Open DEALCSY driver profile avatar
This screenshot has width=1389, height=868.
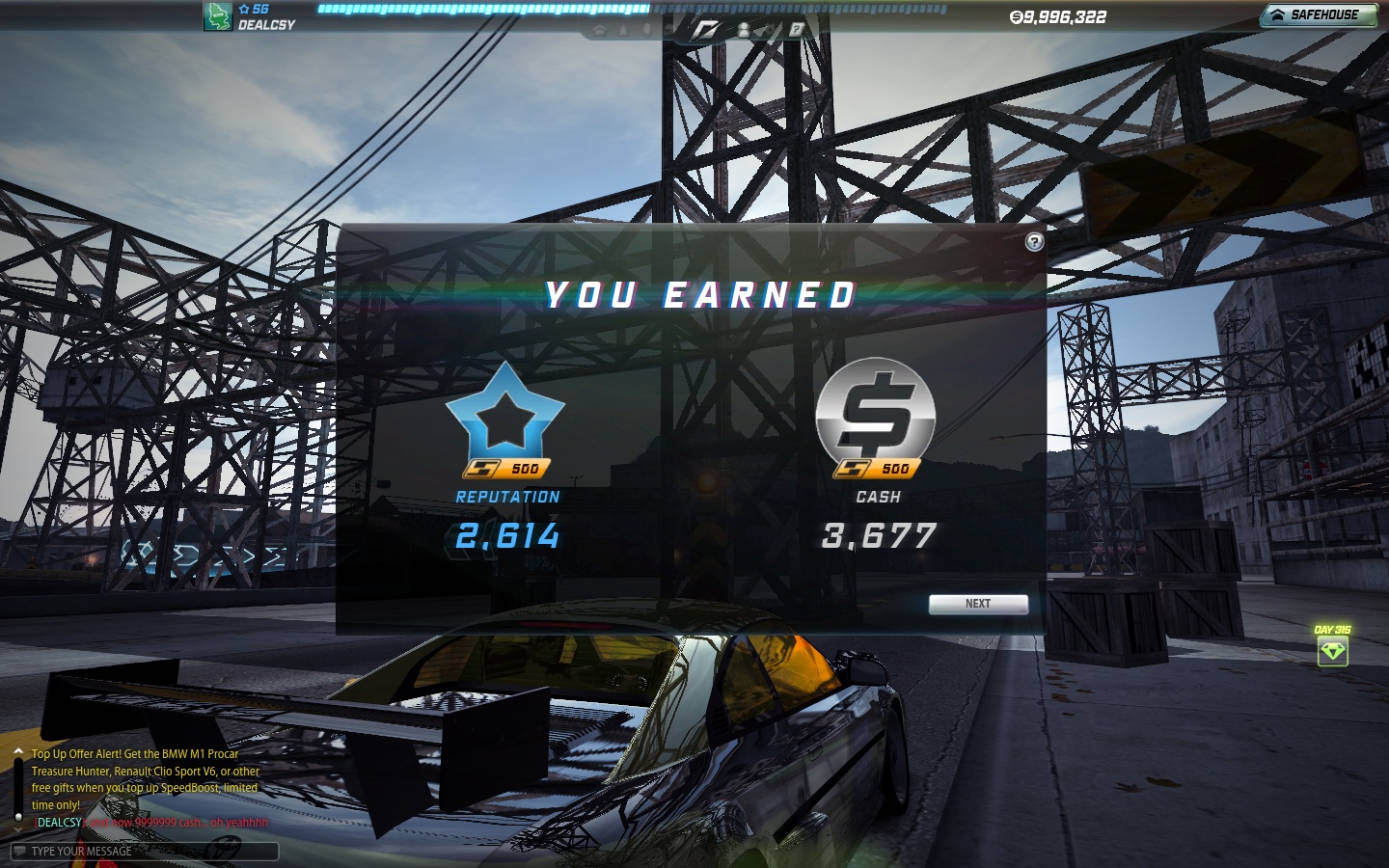click(x=218, y=16)
